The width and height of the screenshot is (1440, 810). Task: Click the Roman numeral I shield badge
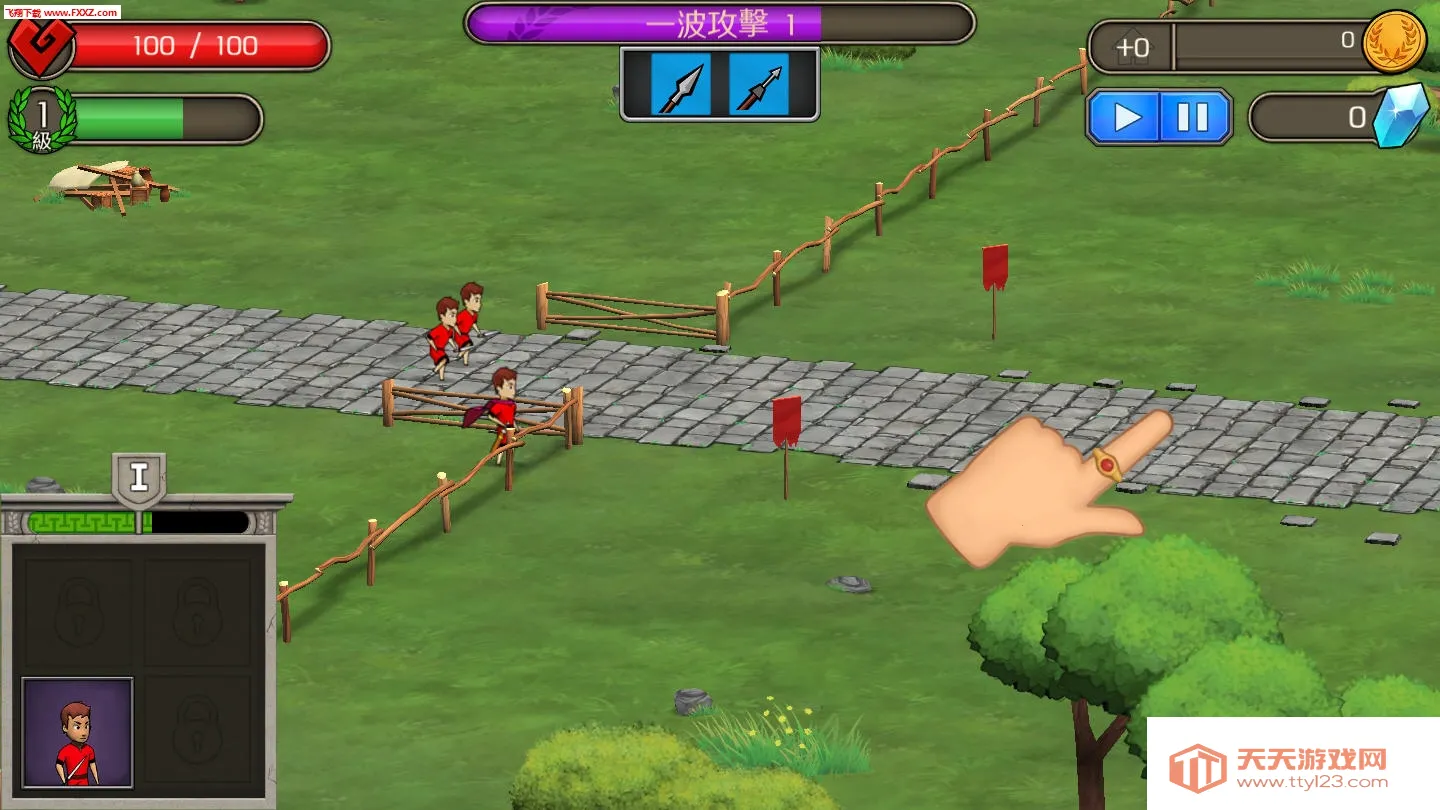[x=139, y=478]
